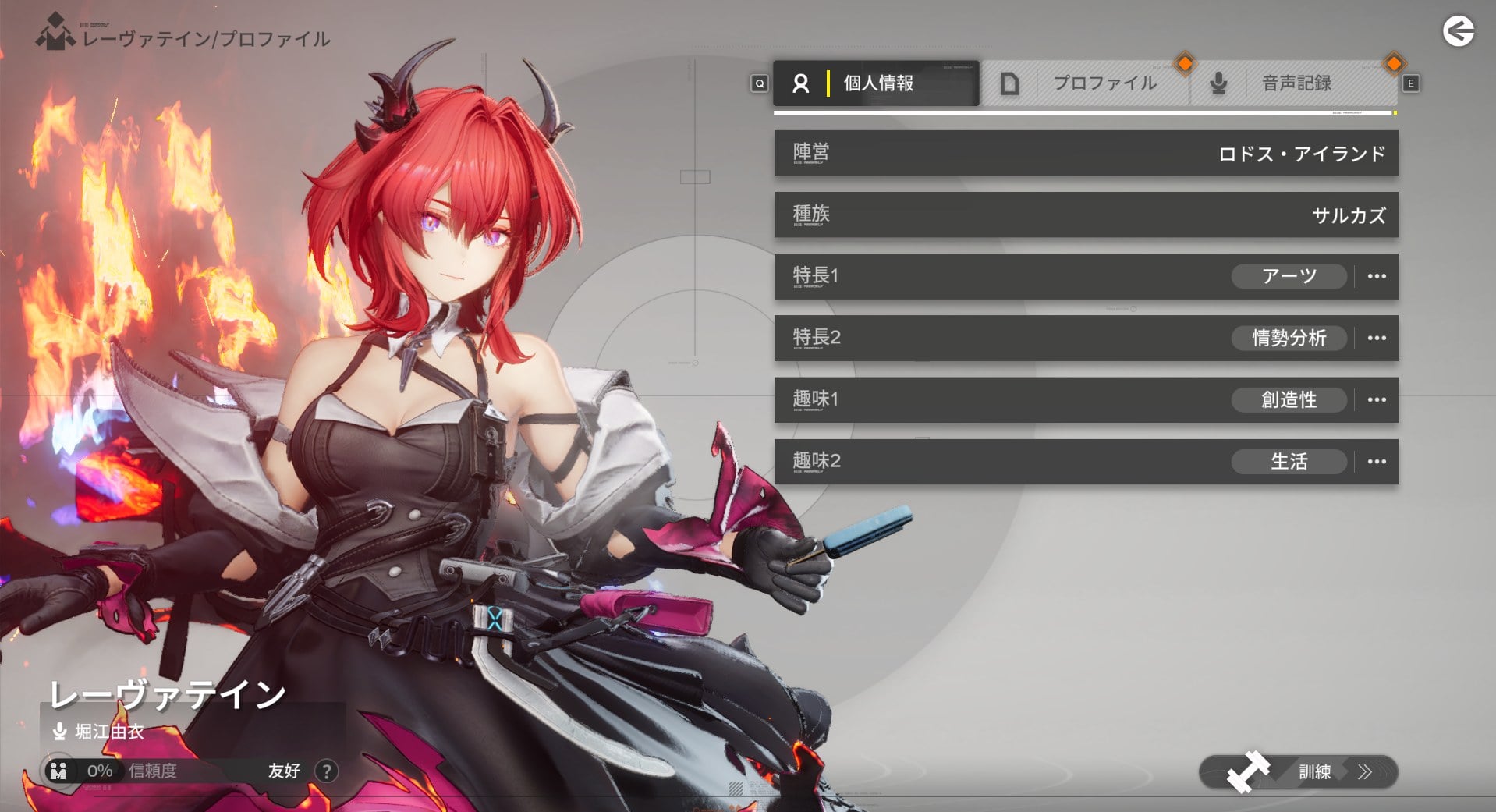Screen dimensions: 1496x812
Task: Select the 陣営 faction row
Action: click(1086, 153)
